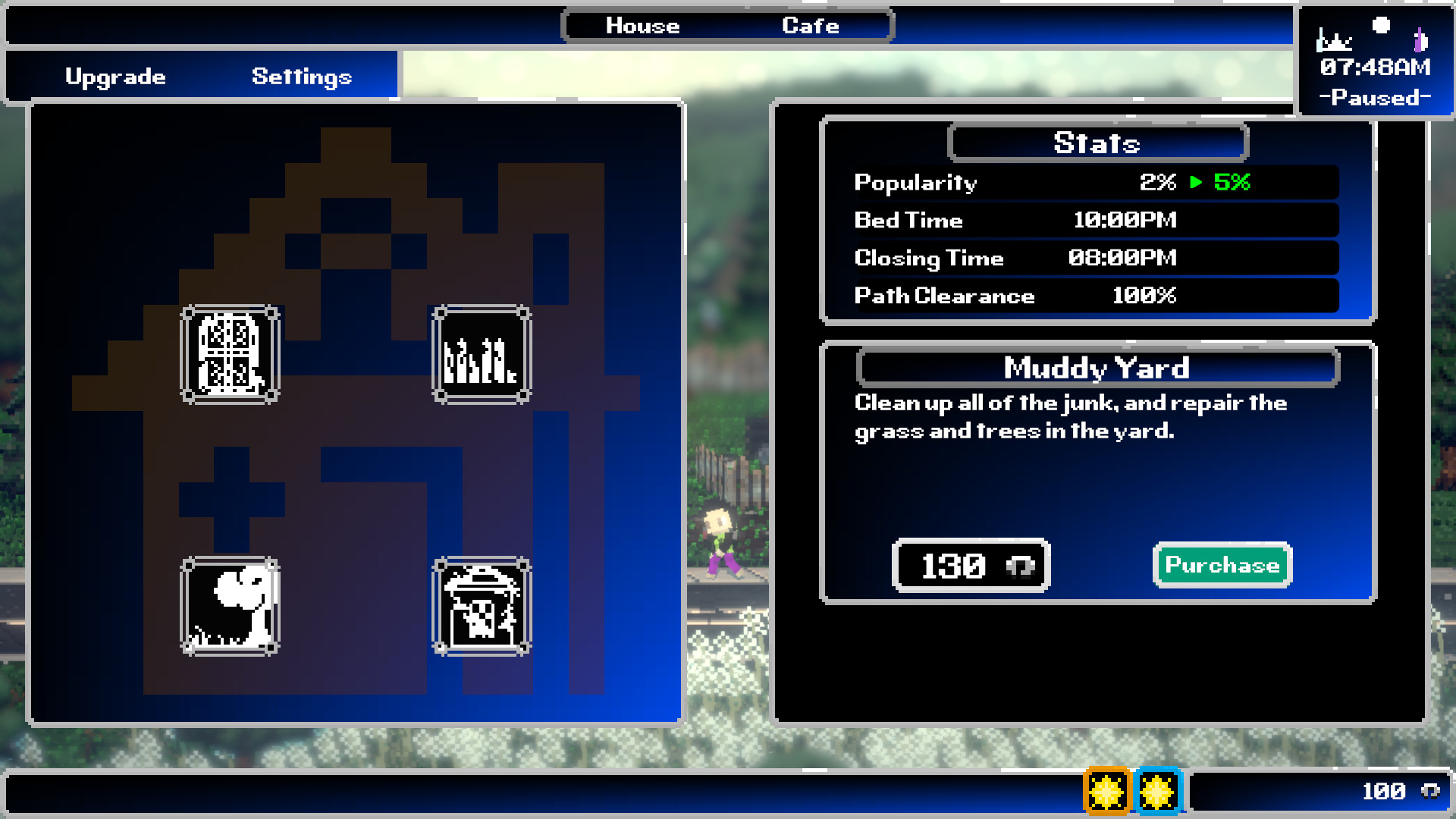This screenshot has height=819, width=1456.
Task: Select the broken window upgrade icon
Action: pyautogui.click(x=230, y=355)
